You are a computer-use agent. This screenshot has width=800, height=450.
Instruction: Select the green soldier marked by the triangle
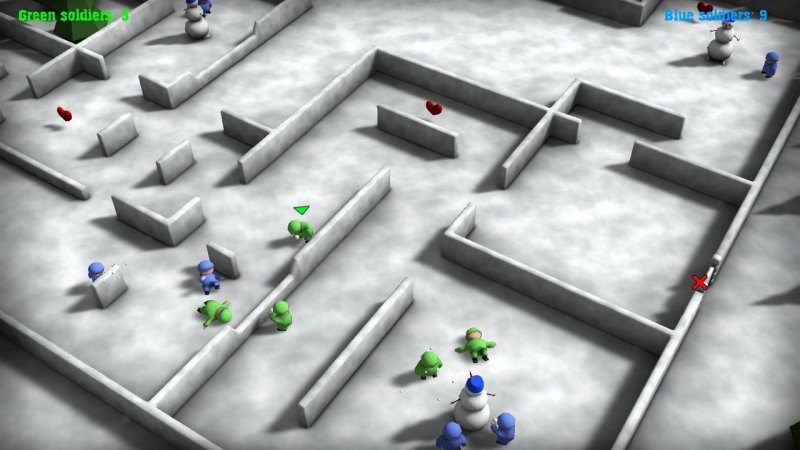300,230
